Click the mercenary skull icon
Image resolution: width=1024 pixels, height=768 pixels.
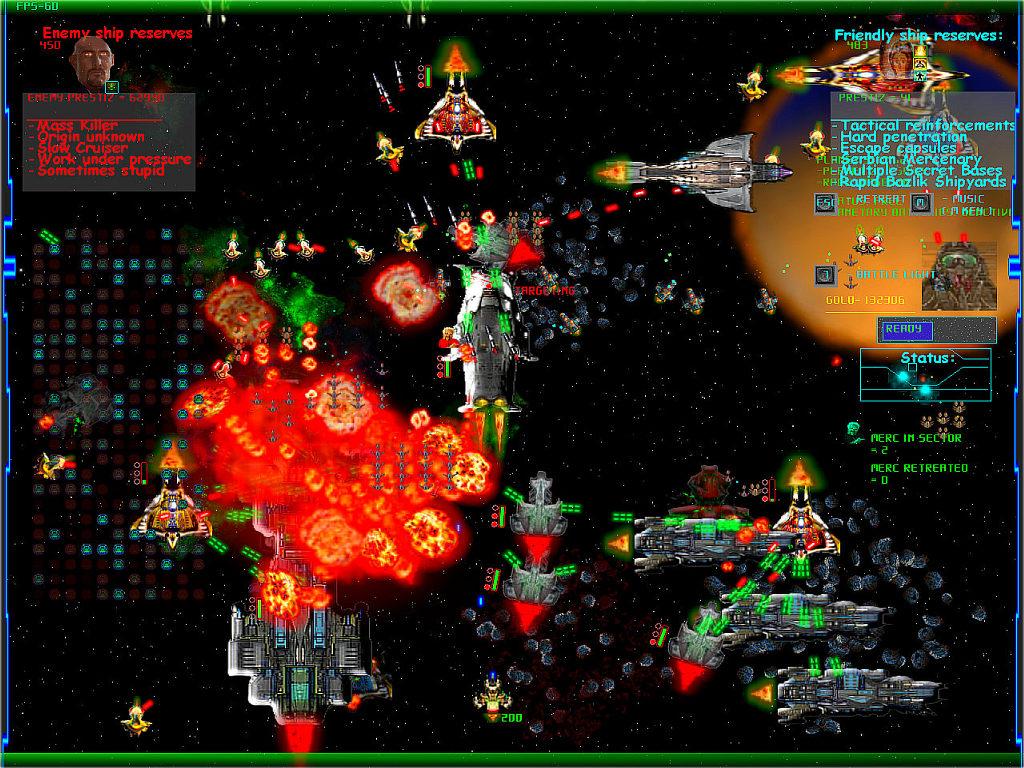(855, 431)
